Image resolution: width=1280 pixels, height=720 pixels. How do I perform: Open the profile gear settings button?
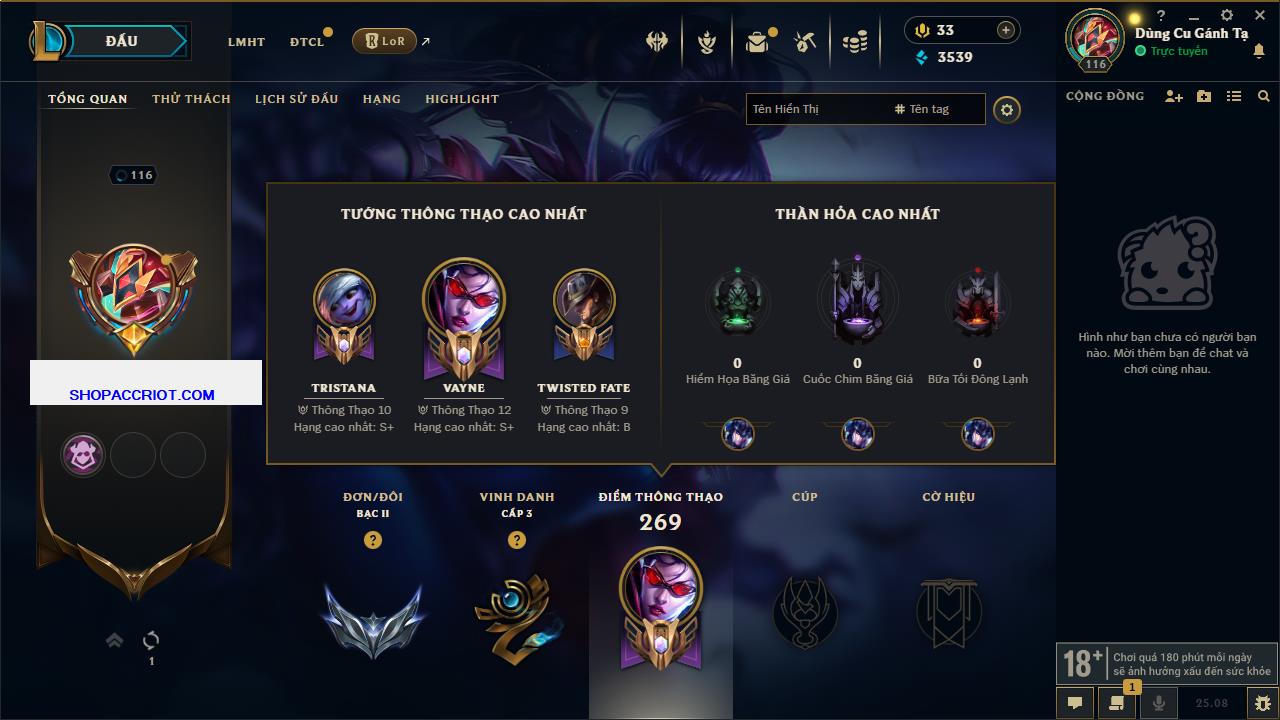(x=1007, y=109)
